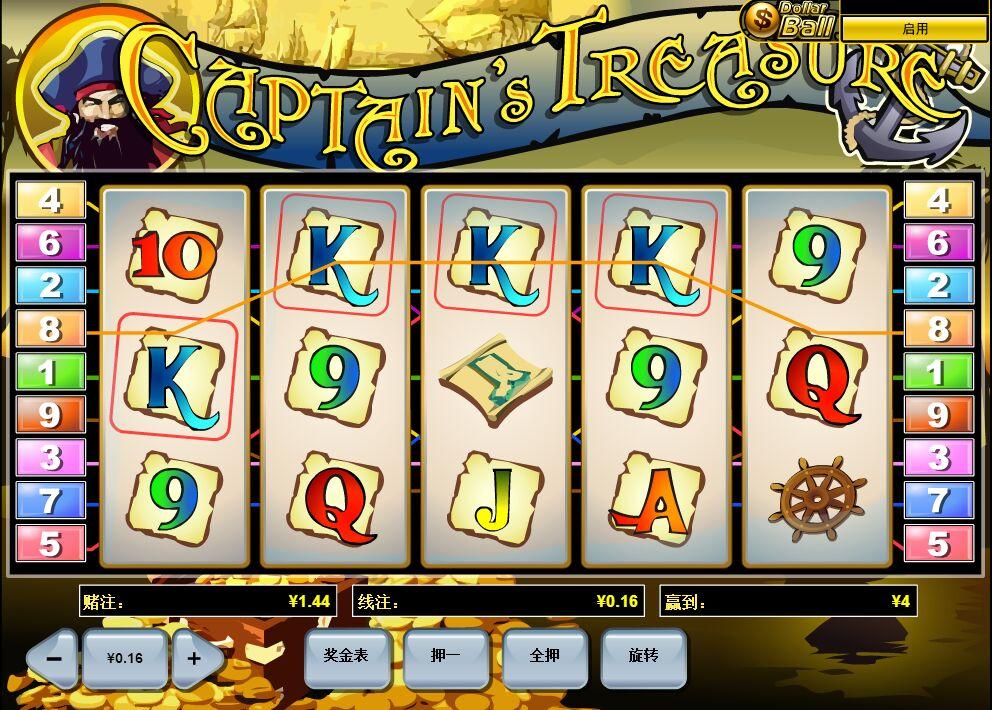The height and width of the screenshot is (710, 992).
Task: Increase the coin value with the plus button
Action: 195,658
